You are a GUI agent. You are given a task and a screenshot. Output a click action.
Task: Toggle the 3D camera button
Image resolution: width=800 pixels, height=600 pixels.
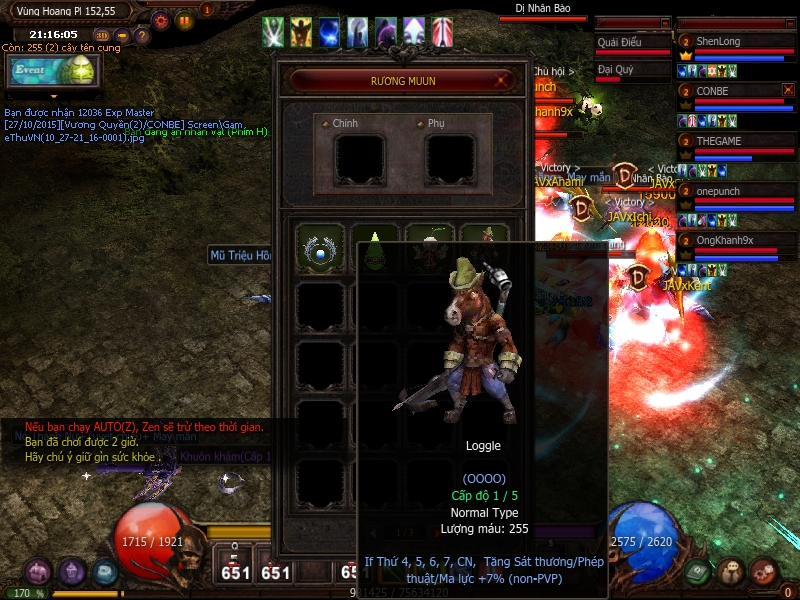pyautogui.click(x=101, y=37)
